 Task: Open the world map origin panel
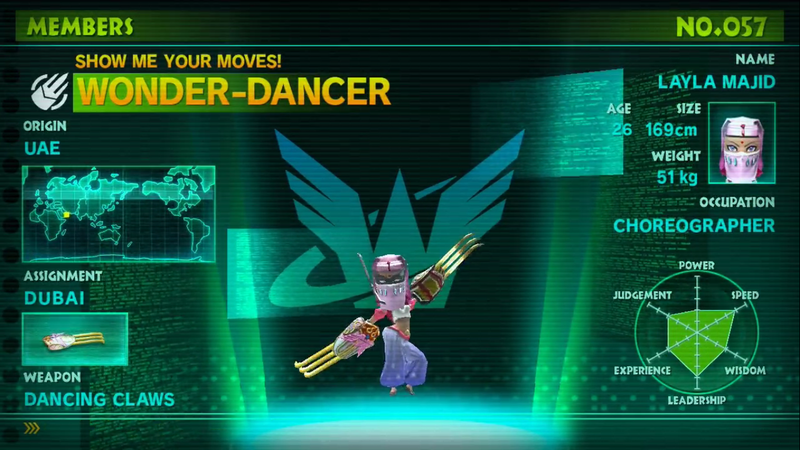[118, 212]
